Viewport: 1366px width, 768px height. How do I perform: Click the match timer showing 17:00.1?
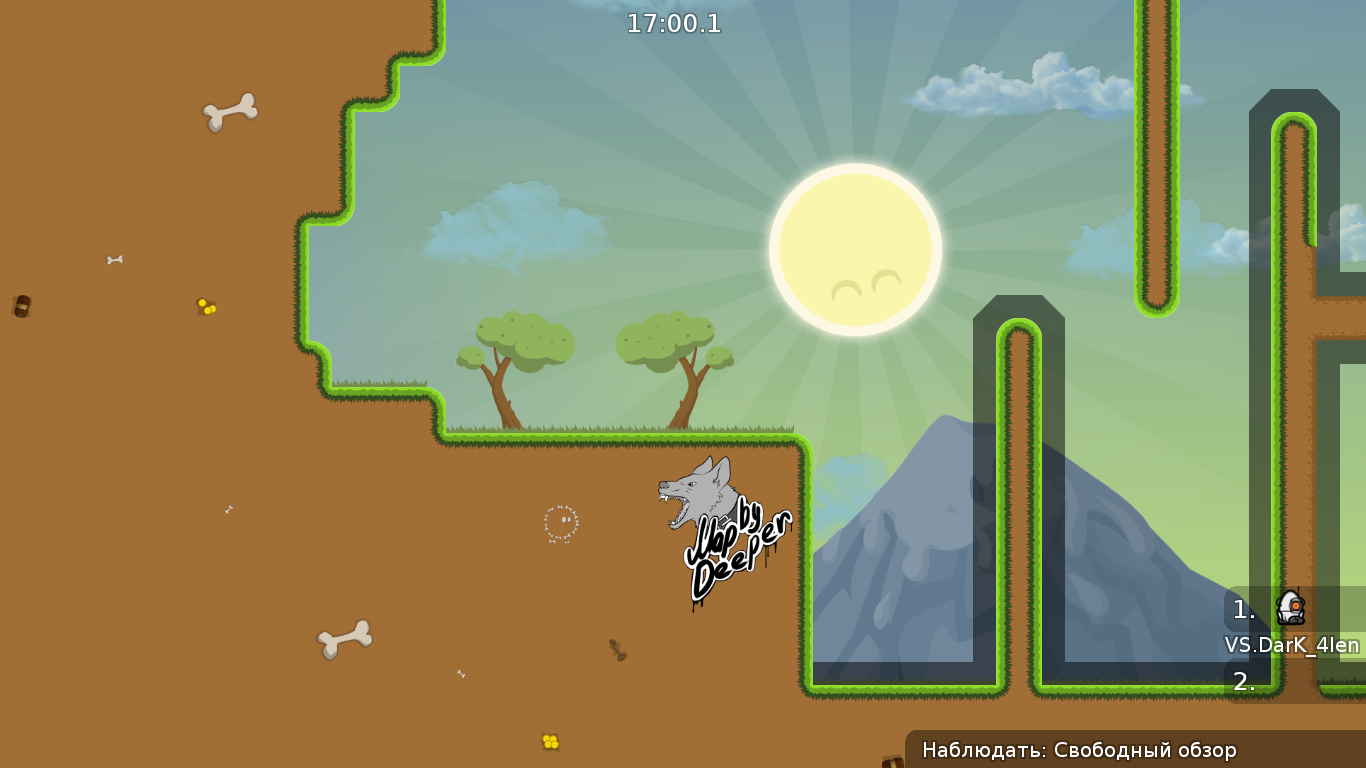674,23
